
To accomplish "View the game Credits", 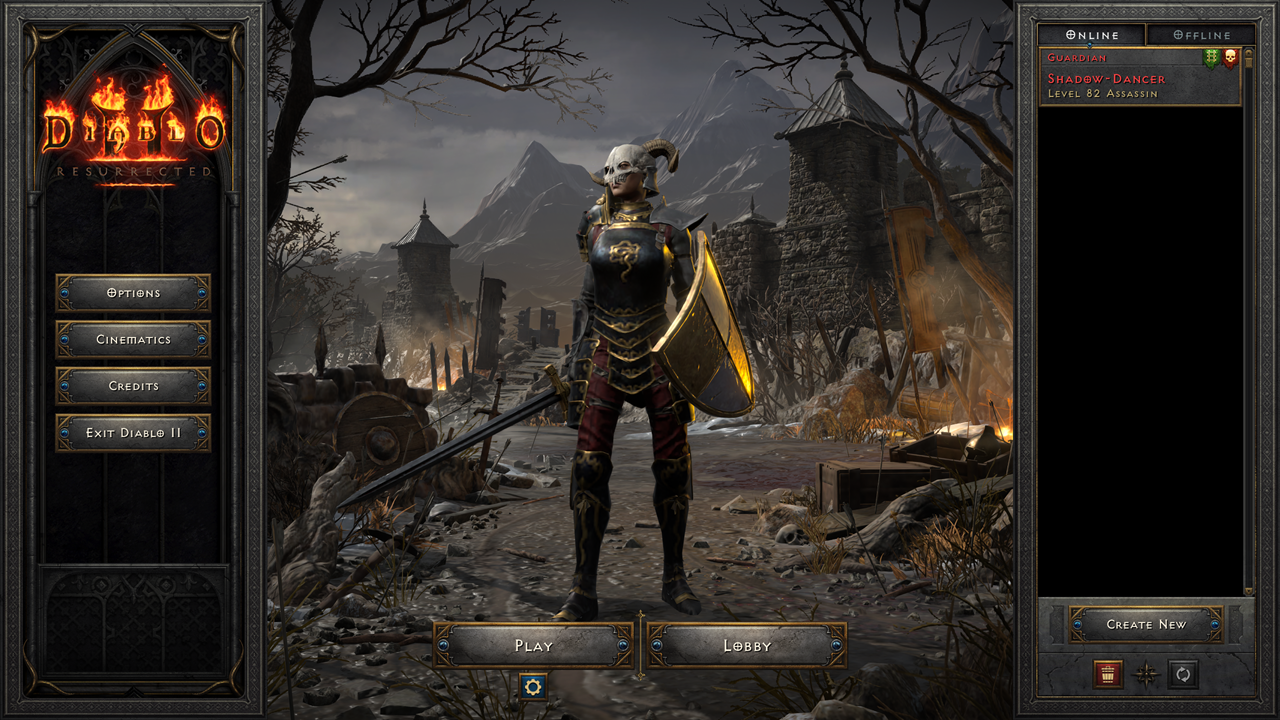I will coord(135,387).
